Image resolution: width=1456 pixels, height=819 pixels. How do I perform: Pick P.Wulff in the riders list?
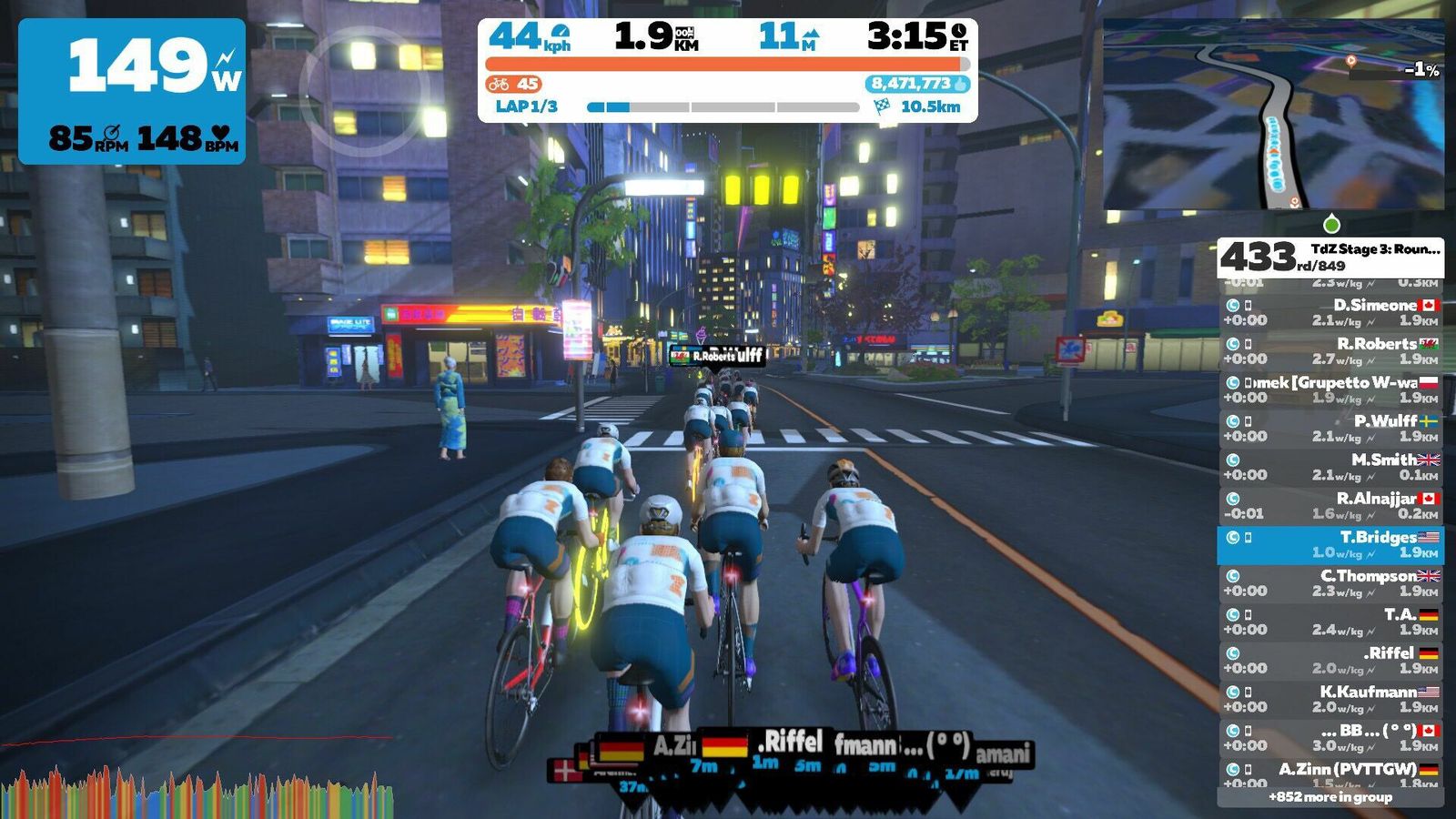(1330, 429)
